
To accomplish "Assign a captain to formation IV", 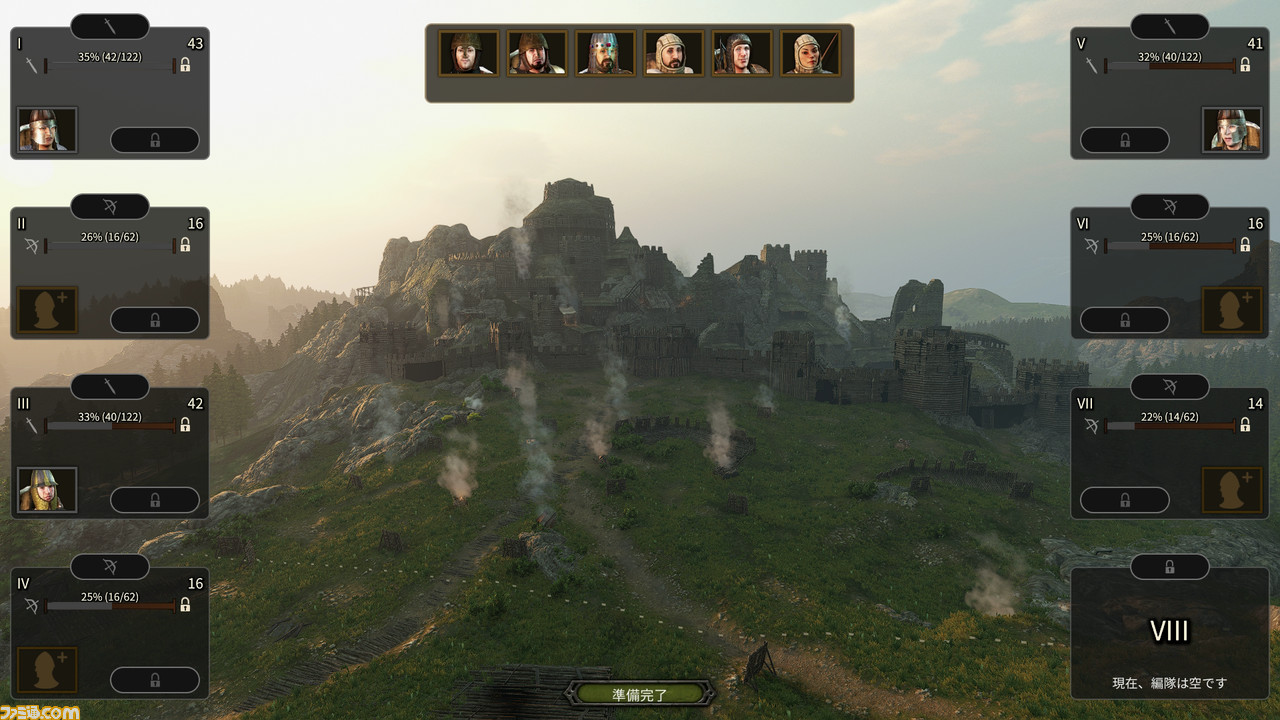I will click(x=47, y=670).
